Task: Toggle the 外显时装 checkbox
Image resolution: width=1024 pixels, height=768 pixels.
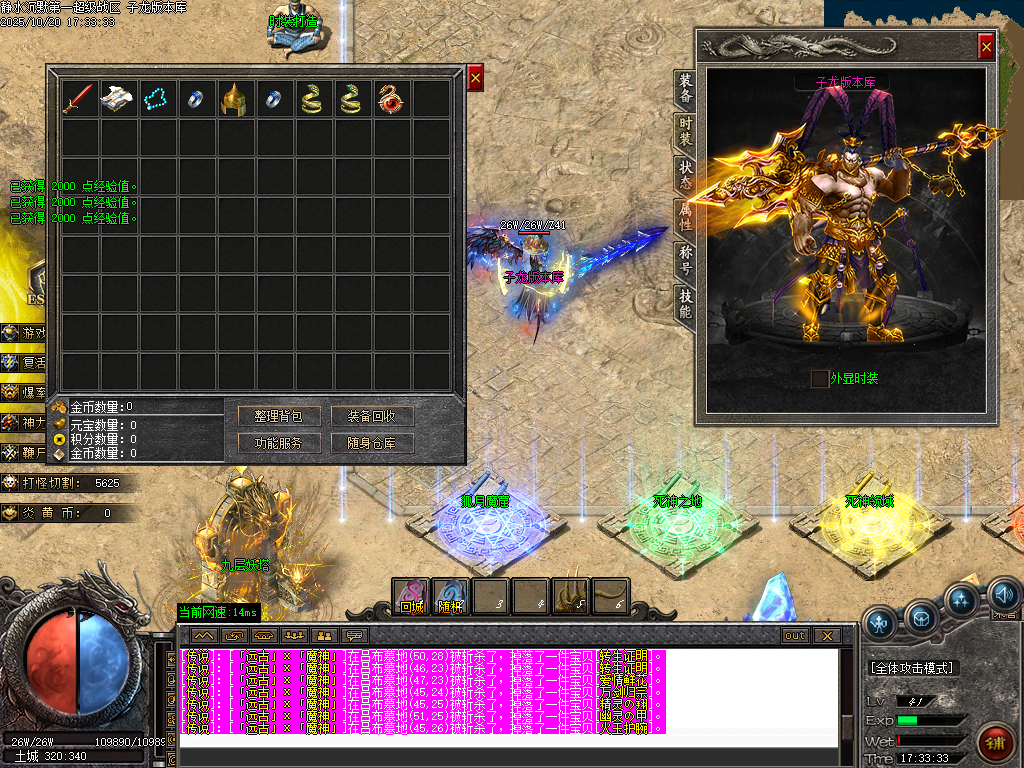Action: pyautogui.click(x=819, y=378)
